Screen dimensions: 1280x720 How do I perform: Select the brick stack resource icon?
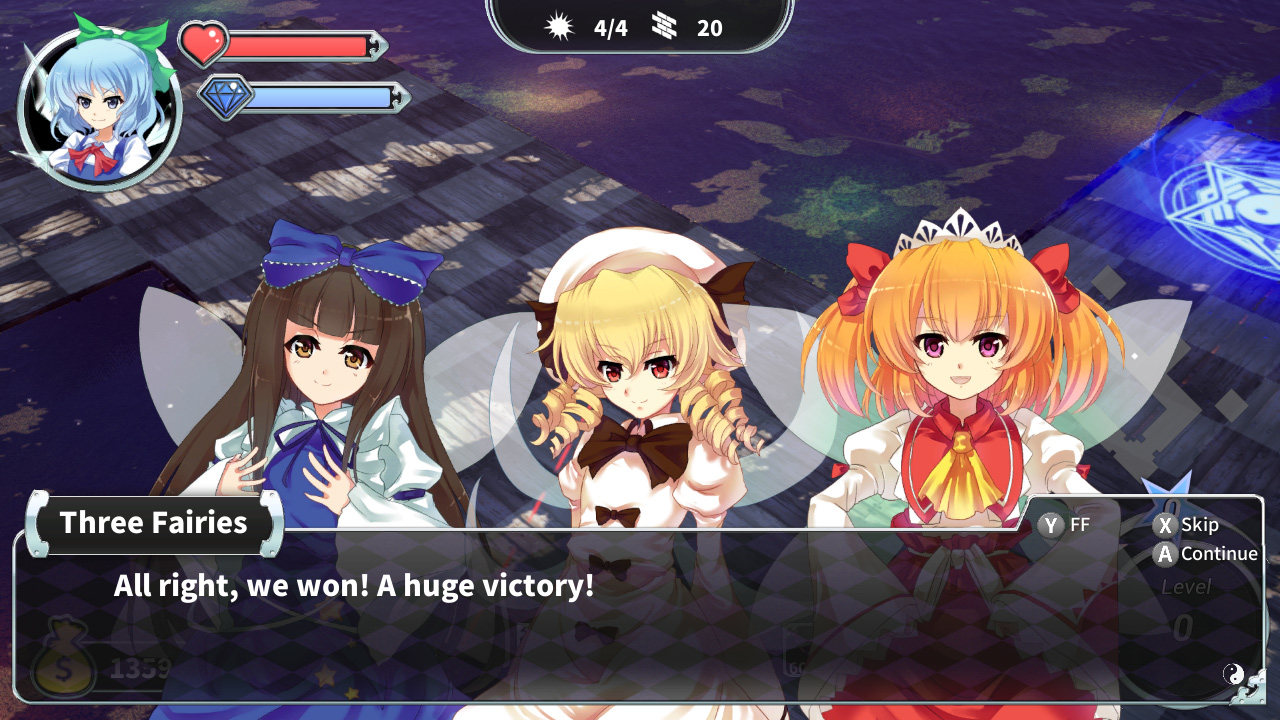[x=662, y=28]
